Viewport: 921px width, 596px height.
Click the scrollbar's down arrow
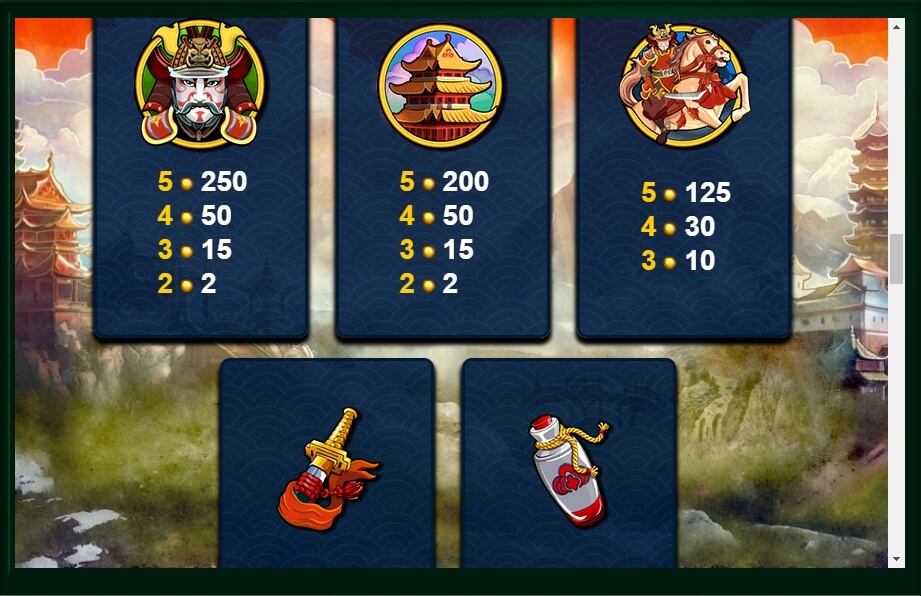click(x=896, y=559)
